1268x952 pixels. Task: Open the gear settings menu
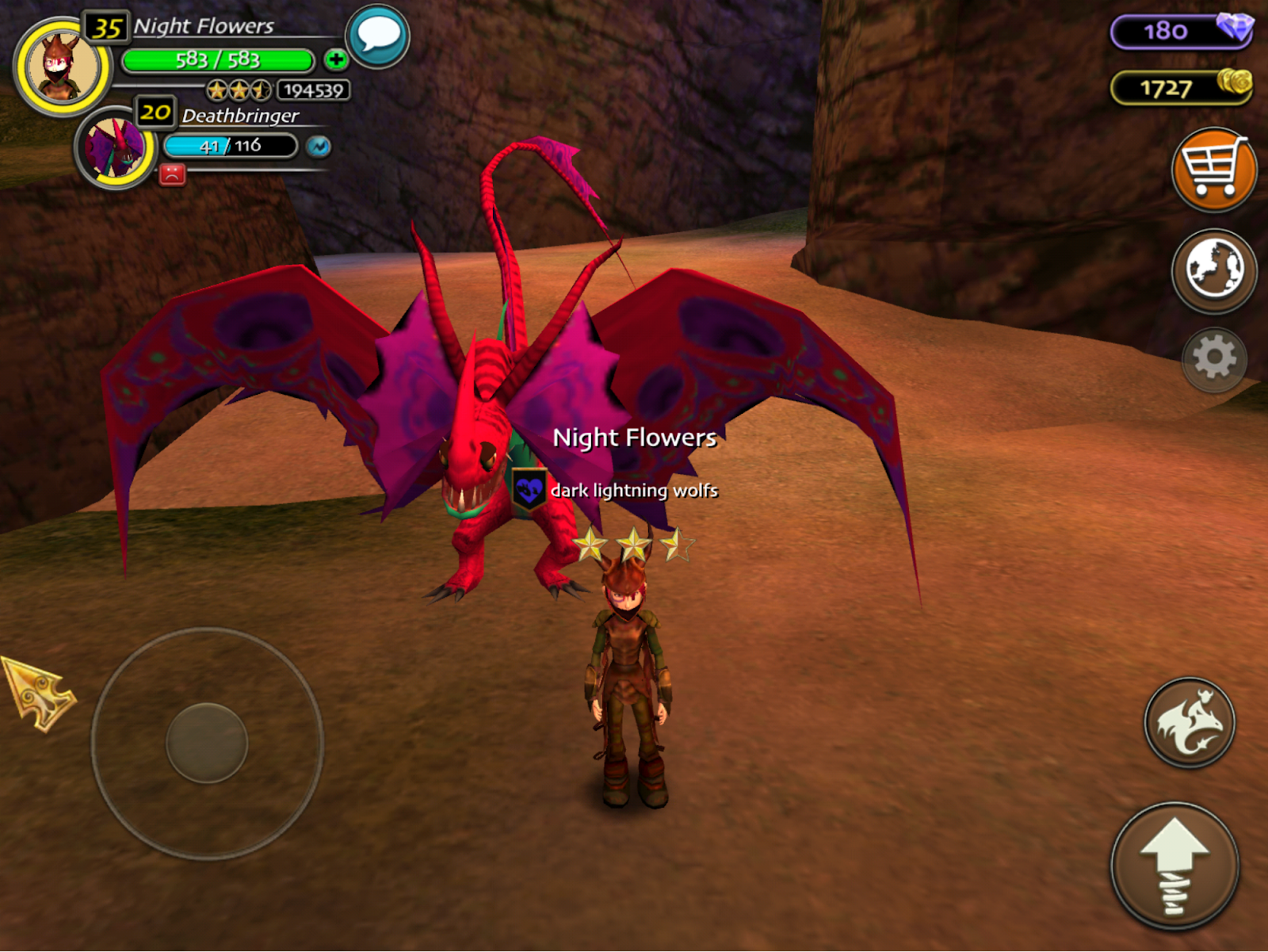(1213, 359)
